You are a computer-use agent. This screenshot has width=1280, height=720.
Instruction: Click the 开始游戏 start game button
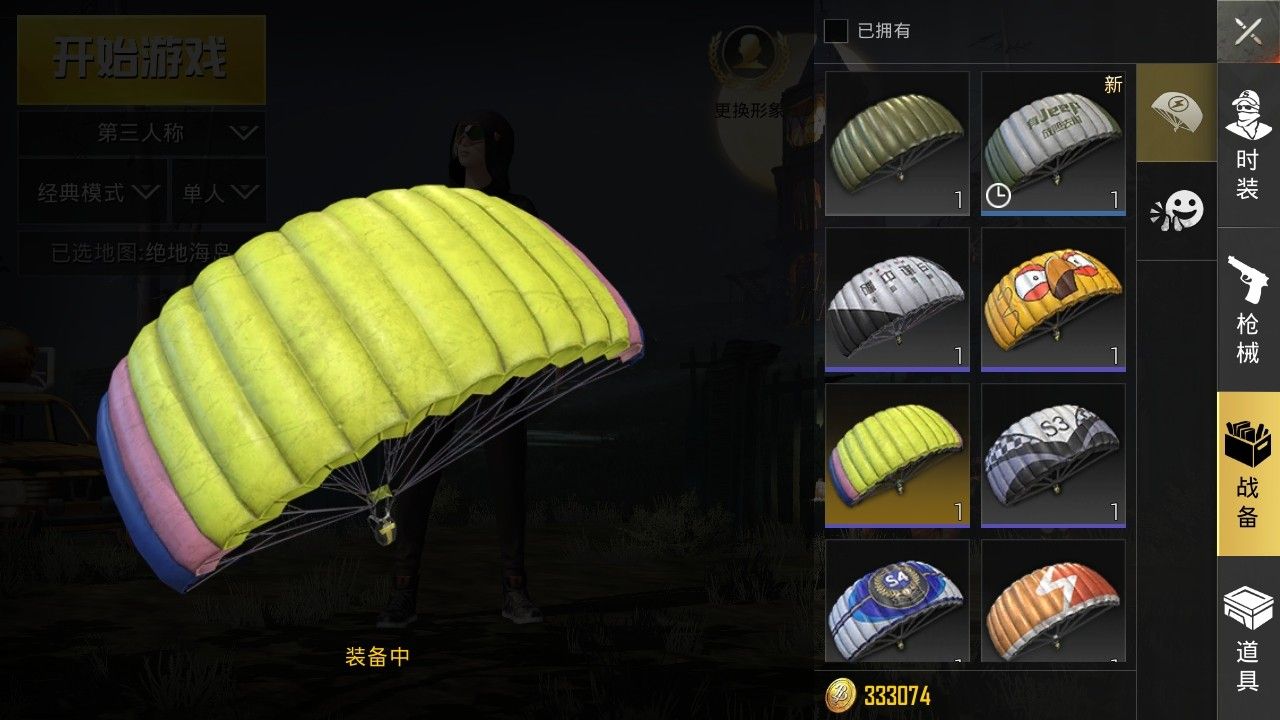tap(141, 59)
